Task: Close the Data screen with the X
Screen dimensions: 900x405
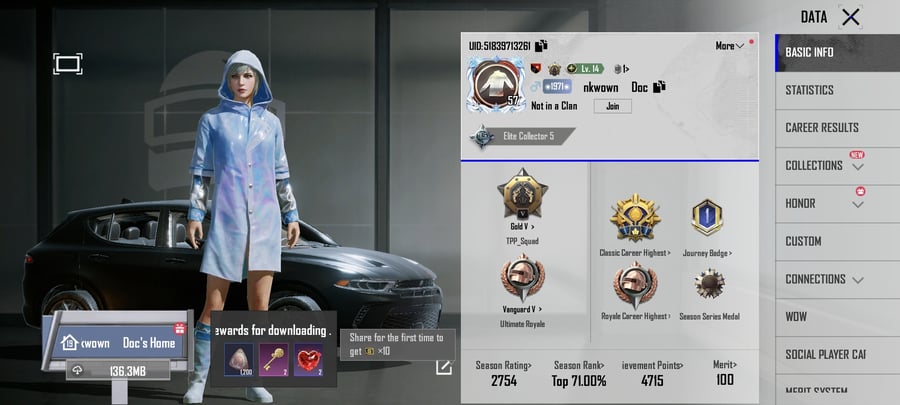Action: 850,17
